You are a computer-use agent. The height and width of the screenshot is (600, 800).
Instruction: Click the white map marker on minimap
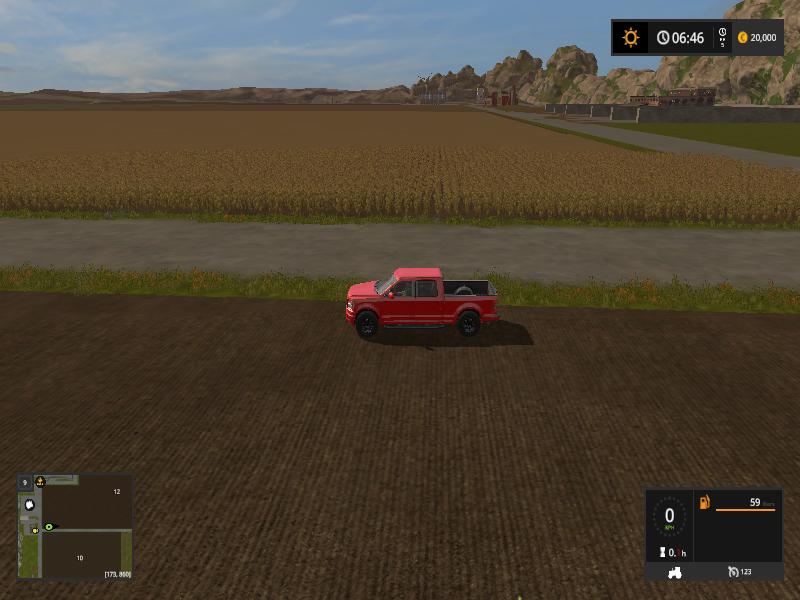tap(30, 505)
